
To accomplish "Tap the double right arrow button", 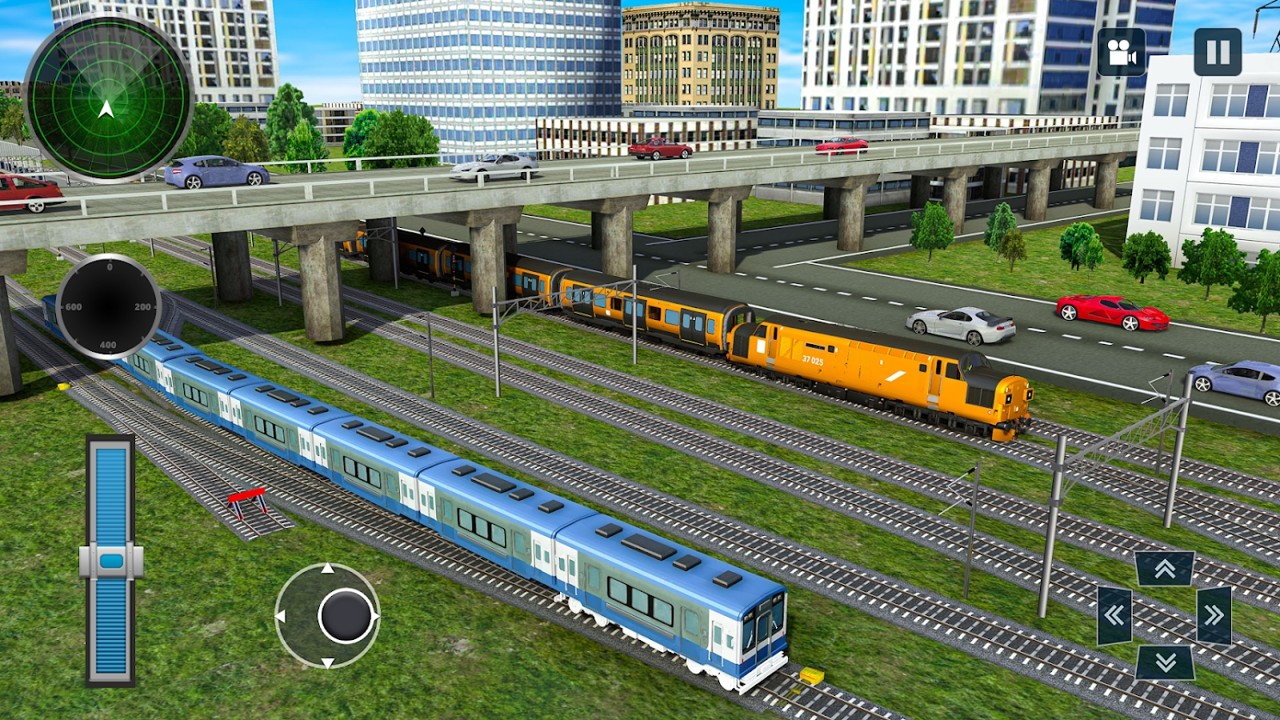I will [x=1214, y=615].
